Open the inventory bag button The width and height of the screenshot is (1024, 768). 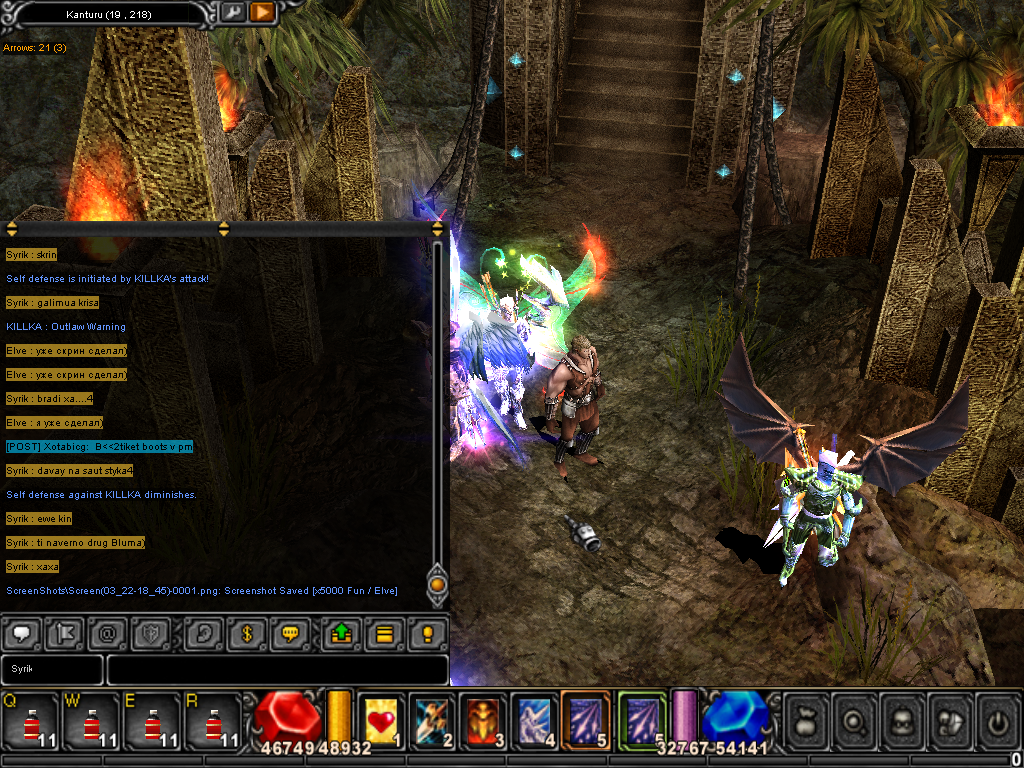pos(807,720)
